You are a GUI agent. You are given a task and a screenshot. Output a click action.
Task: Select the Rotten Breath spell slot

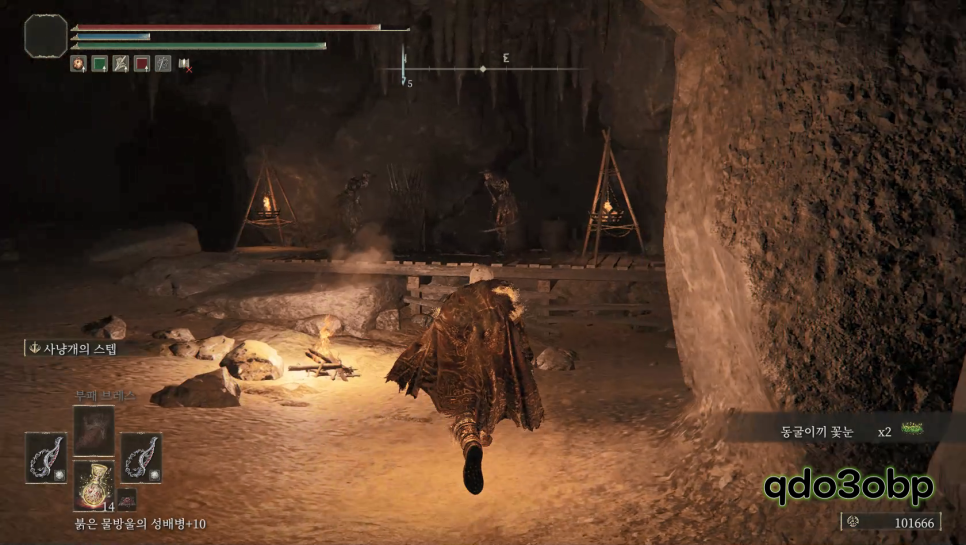94,430
